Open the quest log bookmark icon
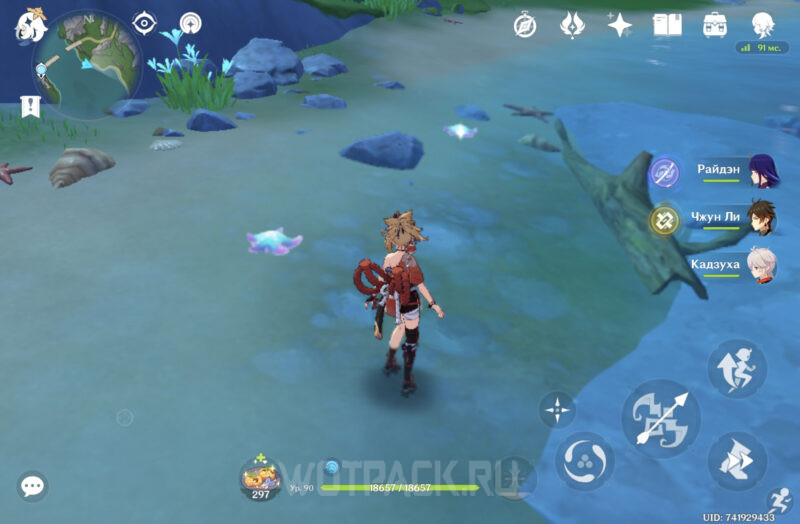 tap(29, 106)
